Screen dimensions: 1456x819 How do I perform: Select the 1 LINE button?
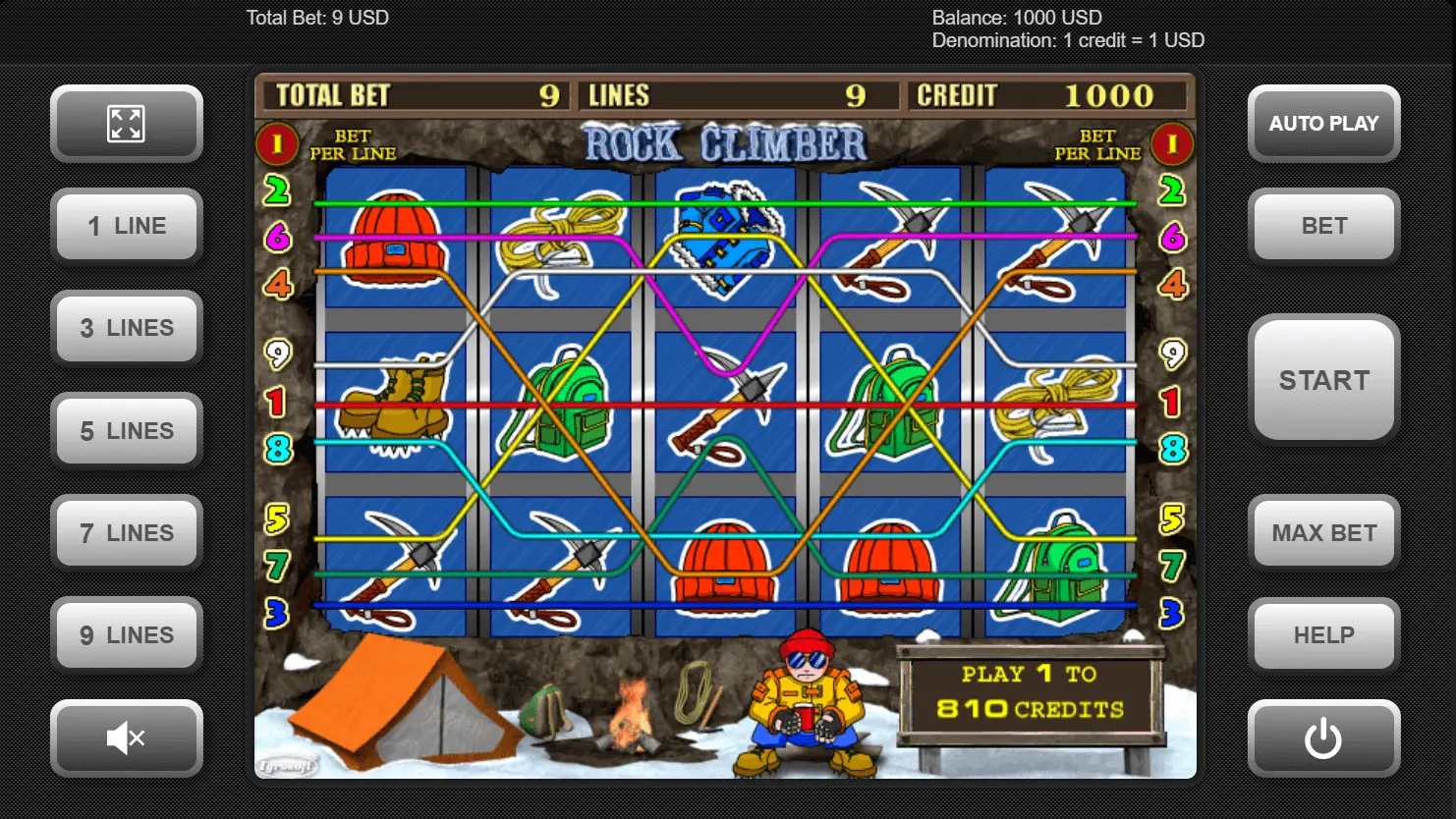click(x=126, y=226)
